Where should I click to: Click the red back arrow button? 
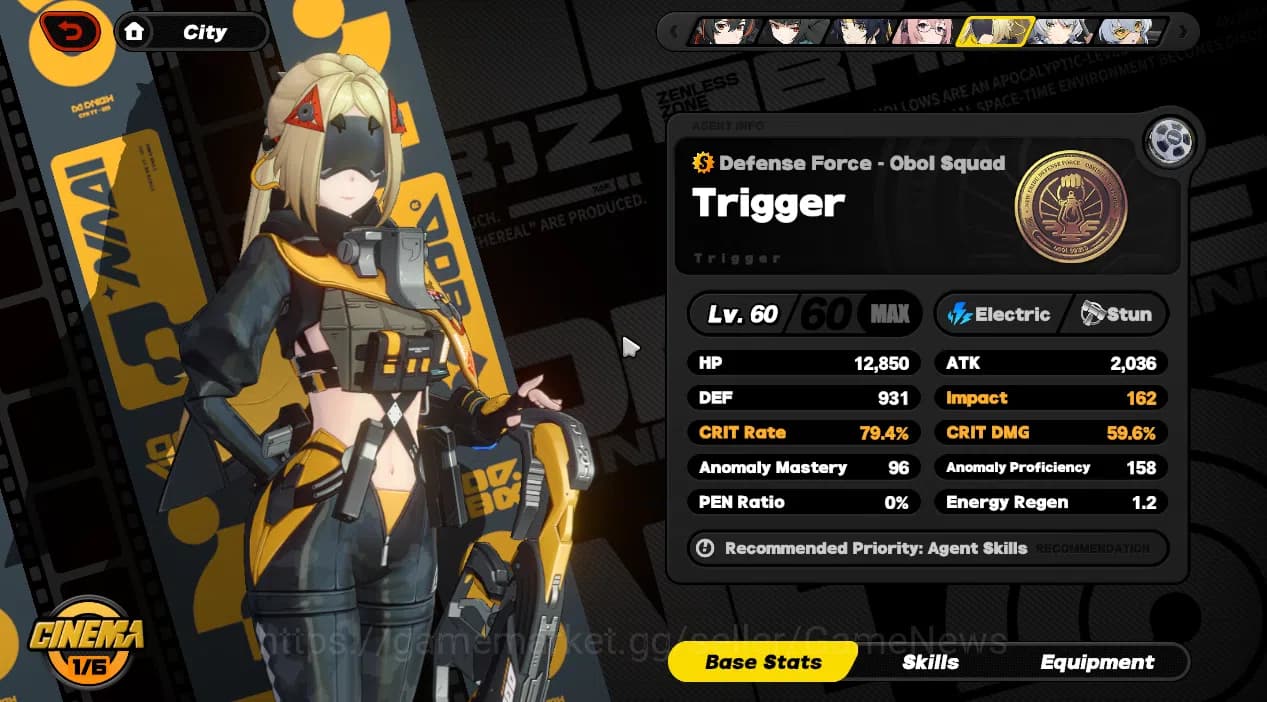(x=70, y=32)
